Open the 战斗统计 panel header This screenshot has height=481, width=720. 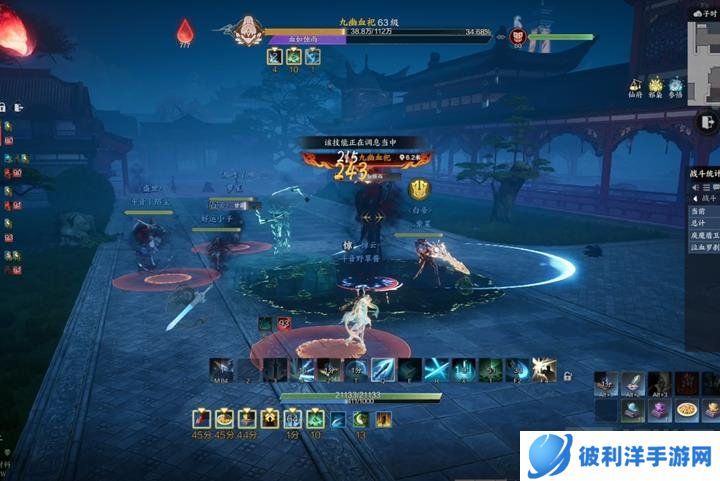[704, 173]
